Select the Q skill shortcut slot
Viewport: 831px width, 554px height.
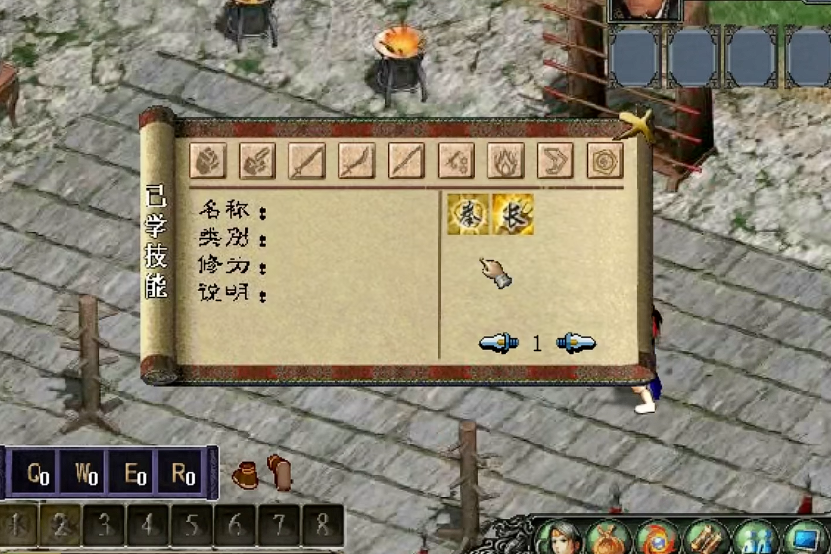pyautogui.click(x=37, y=473)
